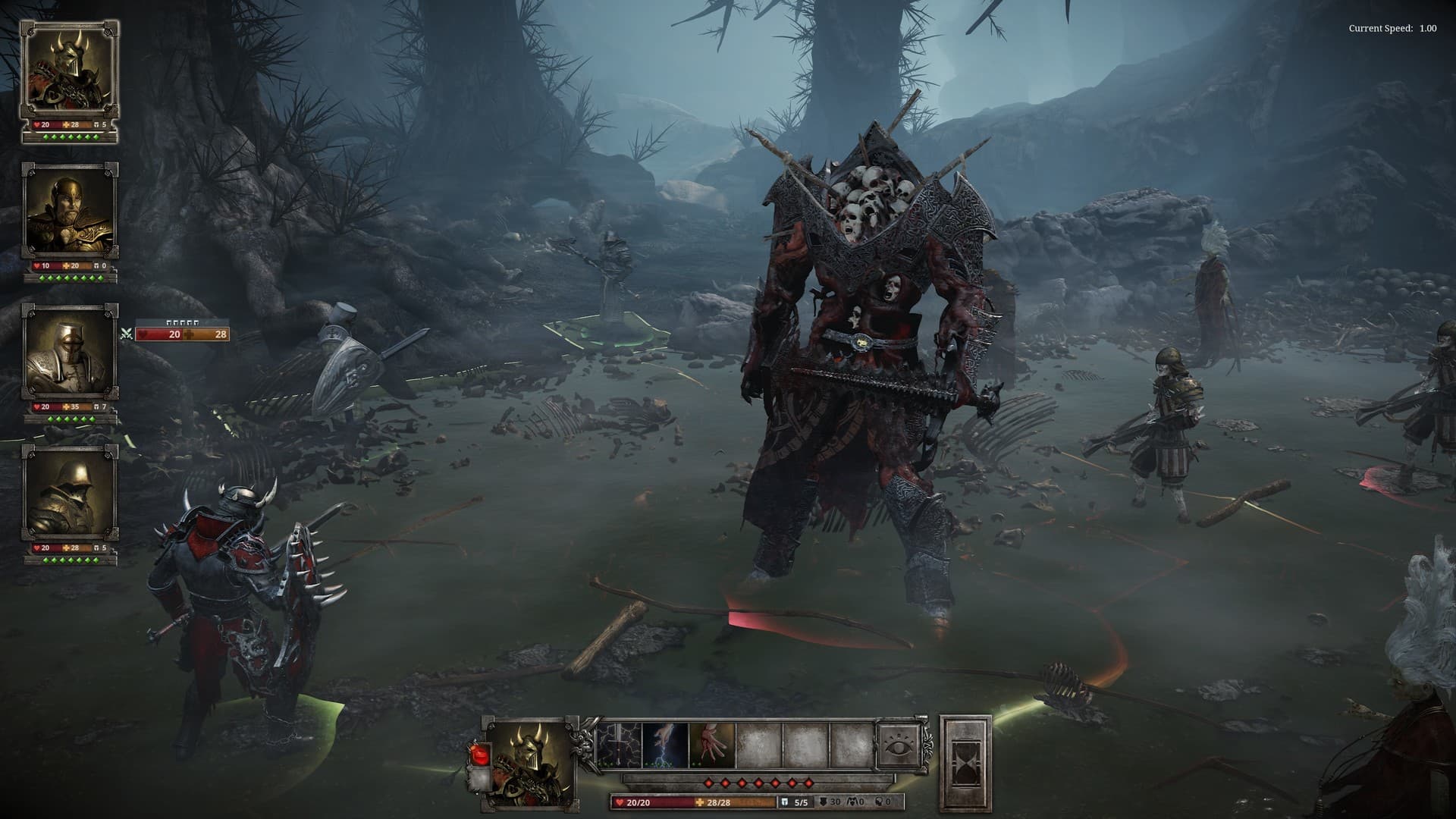Click the plus icon on the 28/28 bar
The height and width of the screenshot is (819, 1456).
click(701, 802)
